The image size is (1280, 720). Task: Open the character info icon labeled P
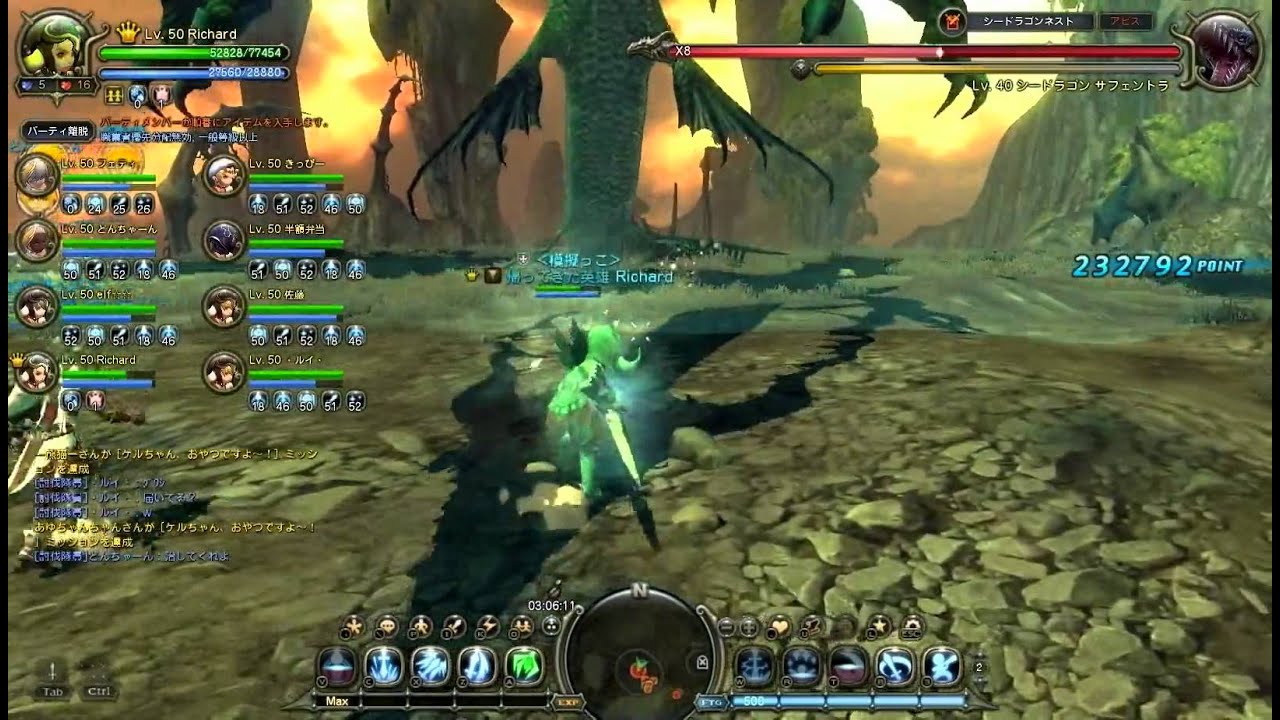[x=421, y=627]
